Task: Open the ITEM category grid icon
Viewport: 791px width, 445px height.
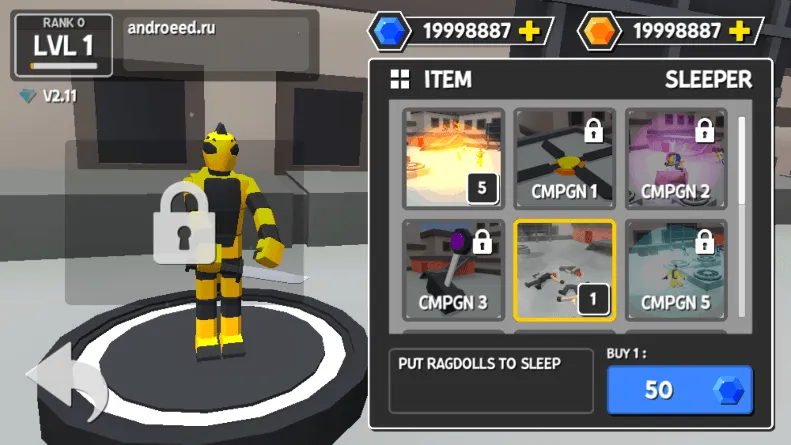Action: (x=400, y=80)
